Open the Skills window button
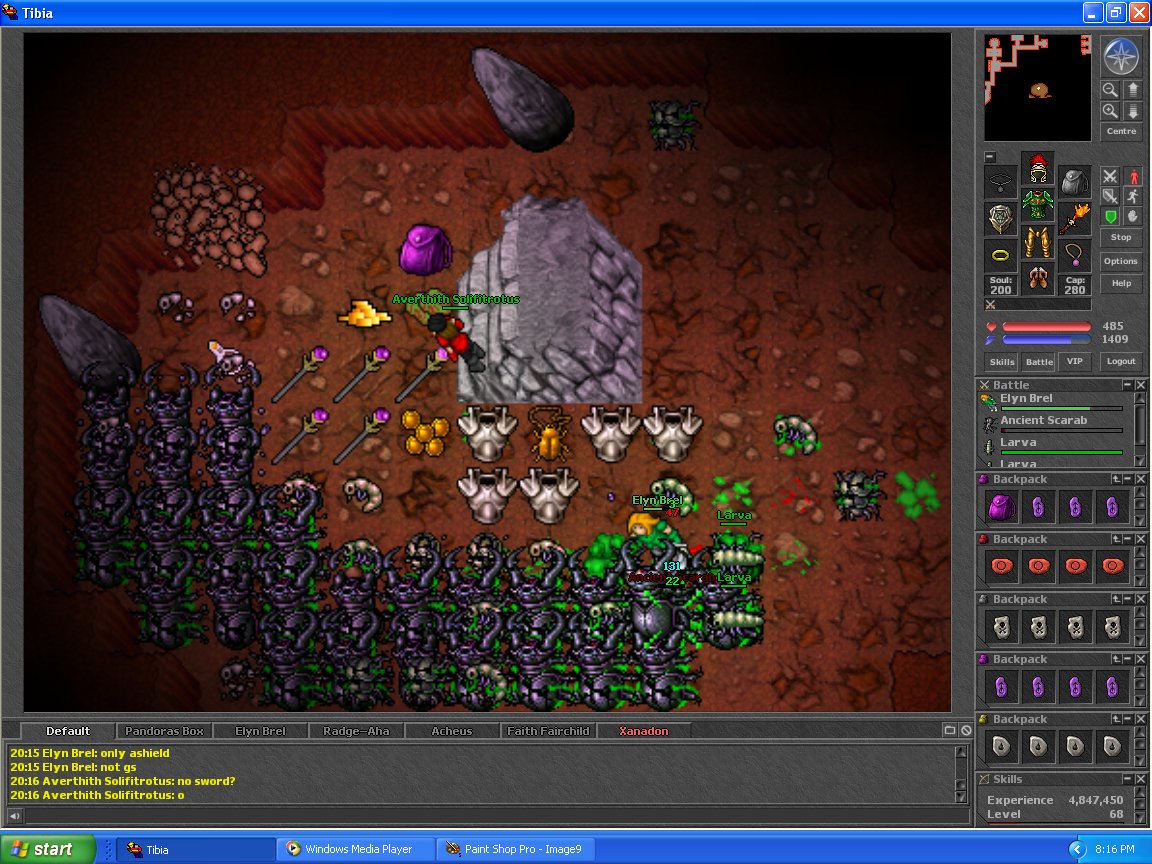 tap(1002, 362)
